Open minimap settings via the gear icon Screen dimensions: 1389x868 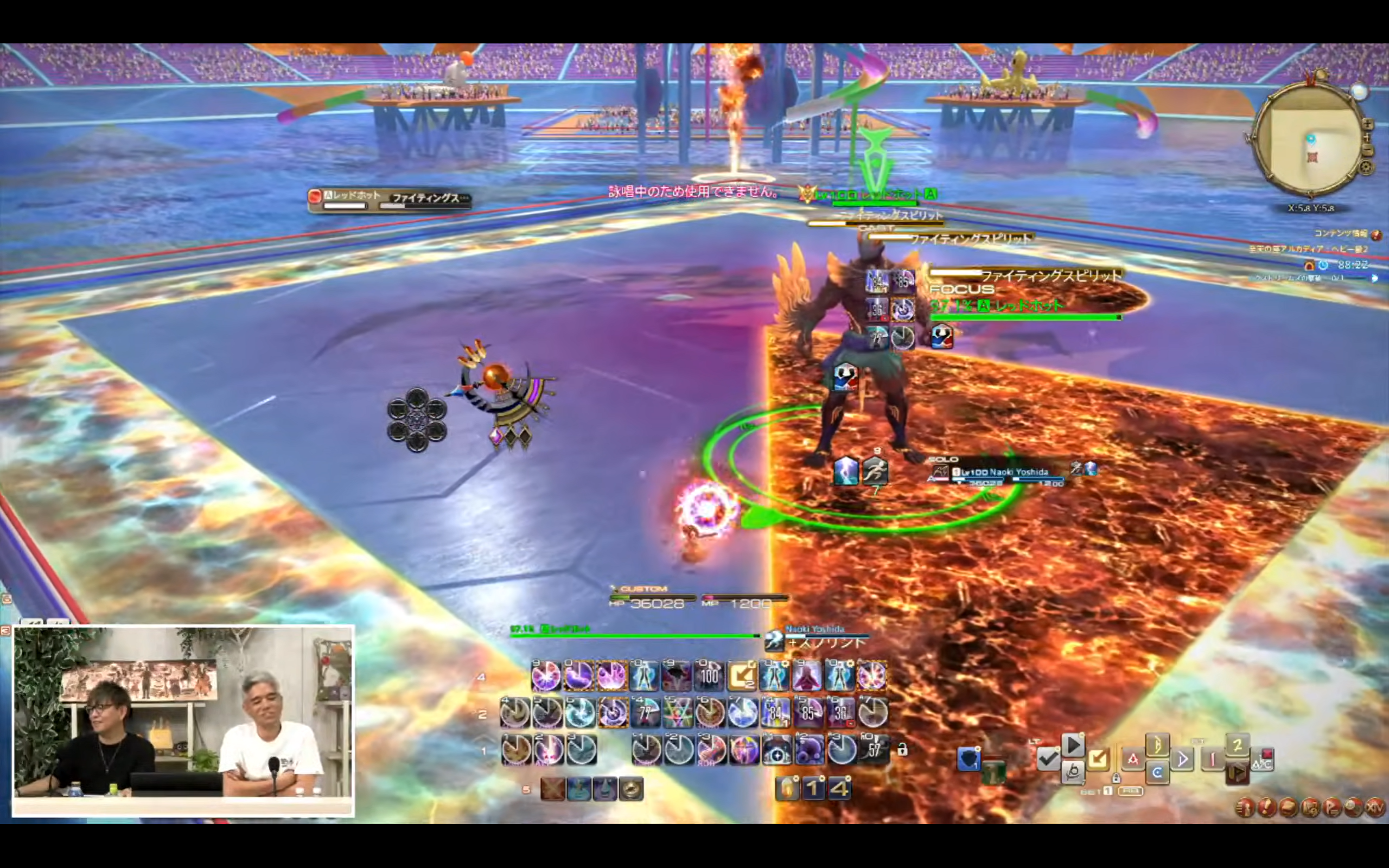click(1366, 168)
